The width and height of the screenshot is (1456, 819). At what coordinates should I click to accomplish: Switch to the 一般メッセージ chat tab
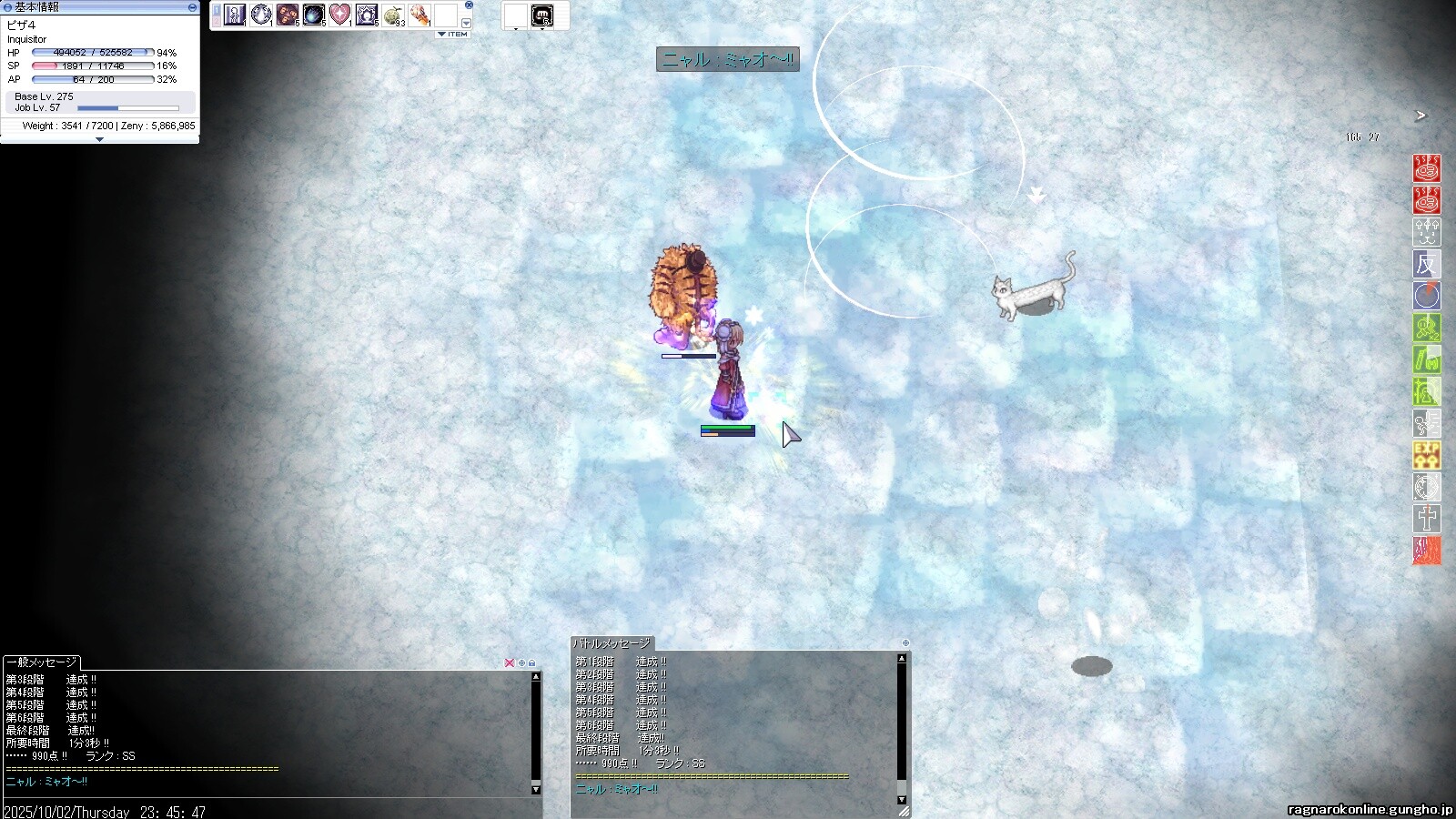point(41,662)
